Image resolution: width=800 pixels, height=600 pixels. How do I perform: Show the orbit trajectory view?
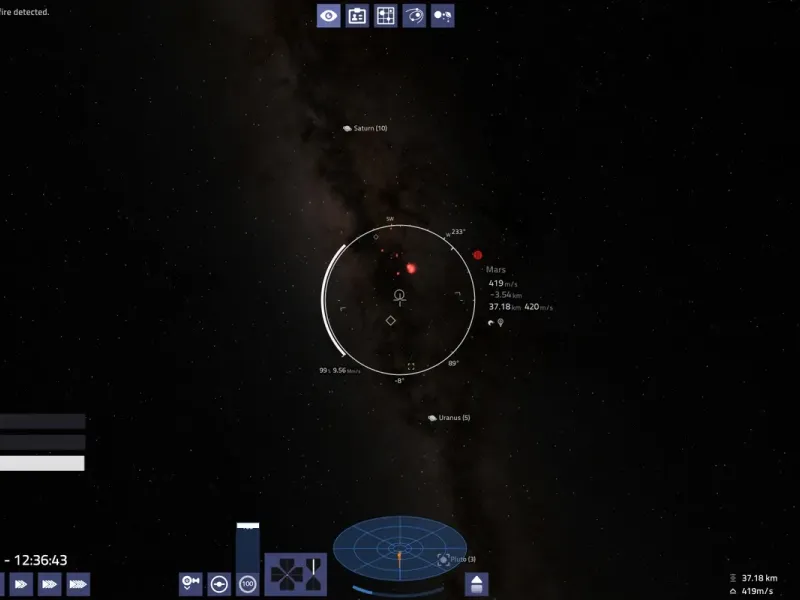[414, 16]
